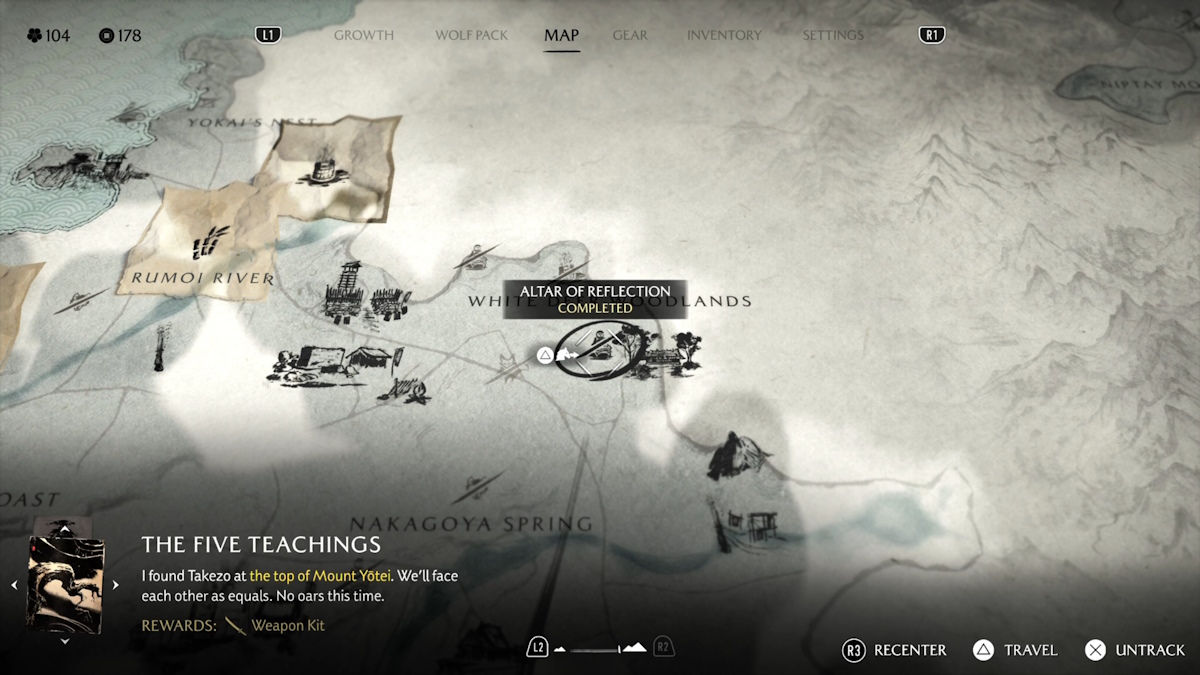This screenshot has width=1200, height=675.
Task: Activate the Travel option
Action: pyautogui.click(x=1015, y=650)
